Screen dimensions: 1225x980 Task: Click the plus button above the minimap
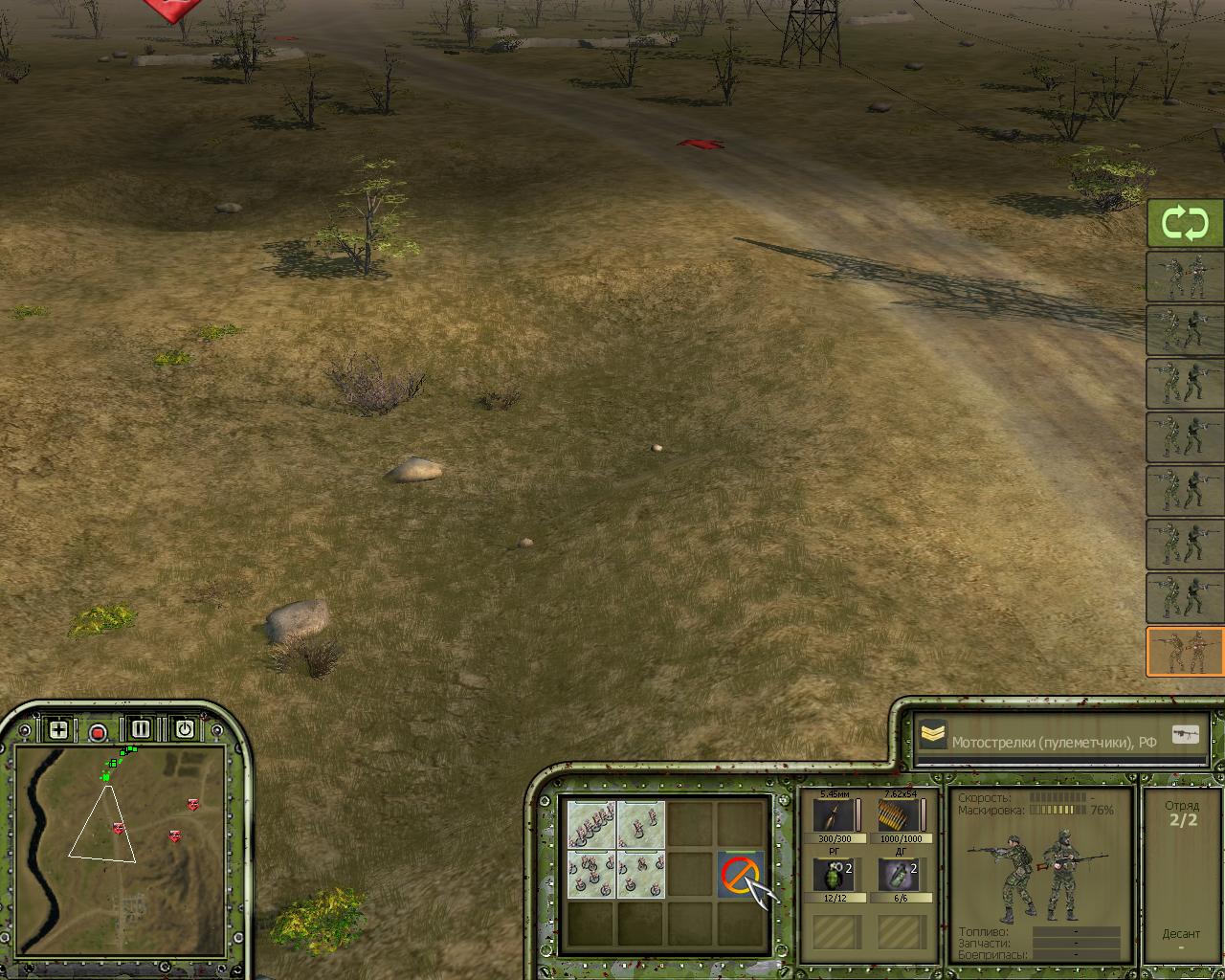(x=58, y=730)
